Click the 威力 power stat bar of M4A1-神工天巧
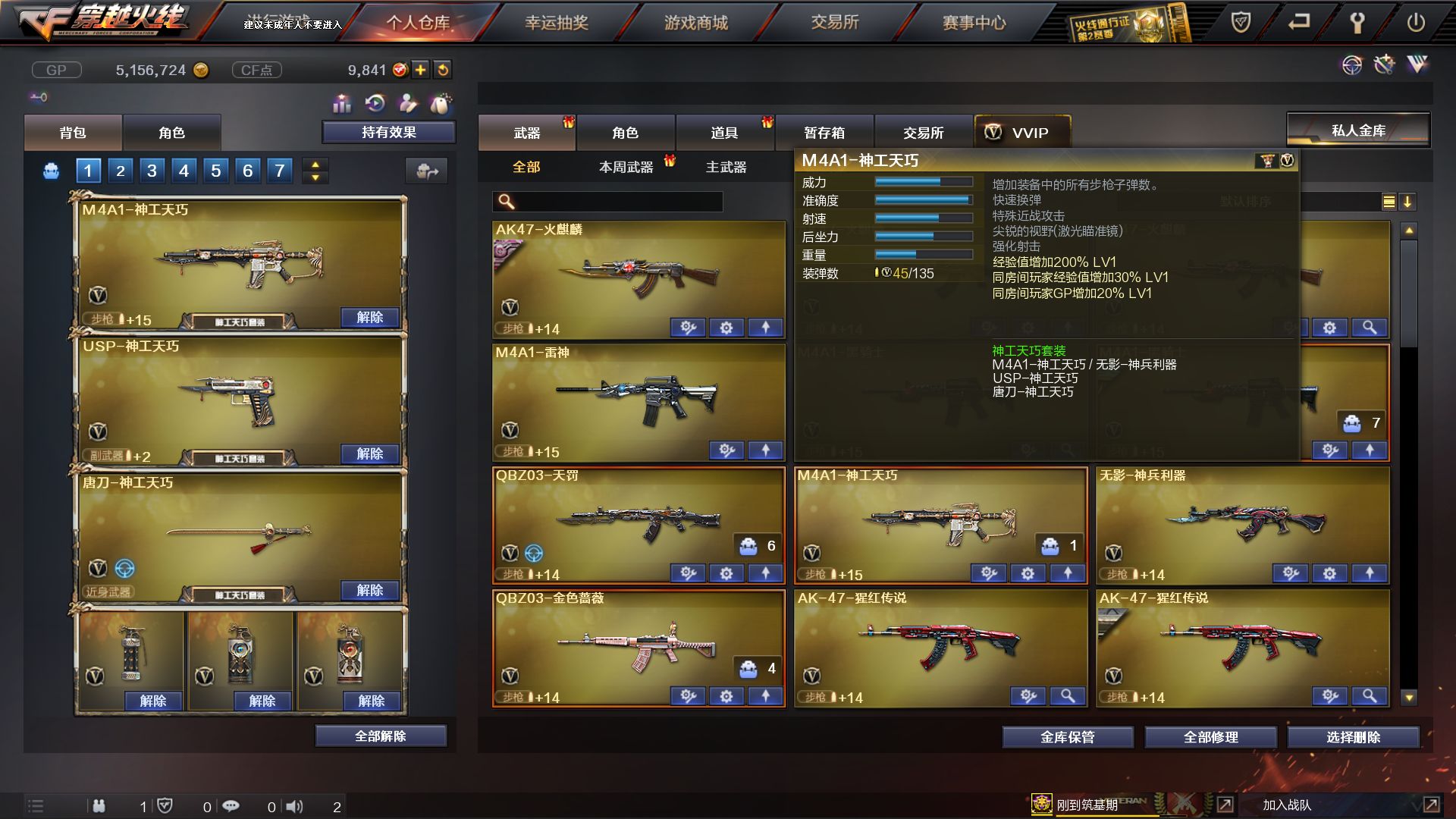The width and height of the screenshot is (1456, 819). click(x=922, y=182)
